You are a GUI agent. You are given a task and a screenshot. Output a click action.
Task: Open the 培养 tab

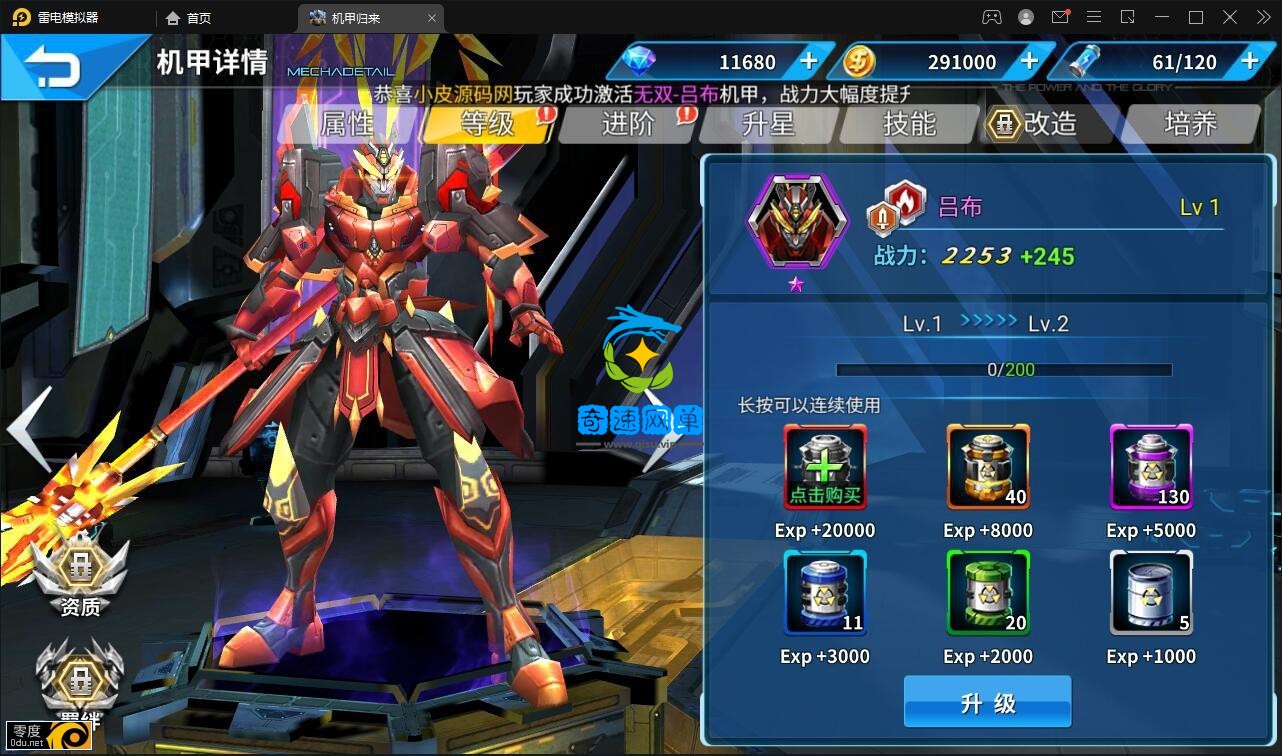point(1190,124)
